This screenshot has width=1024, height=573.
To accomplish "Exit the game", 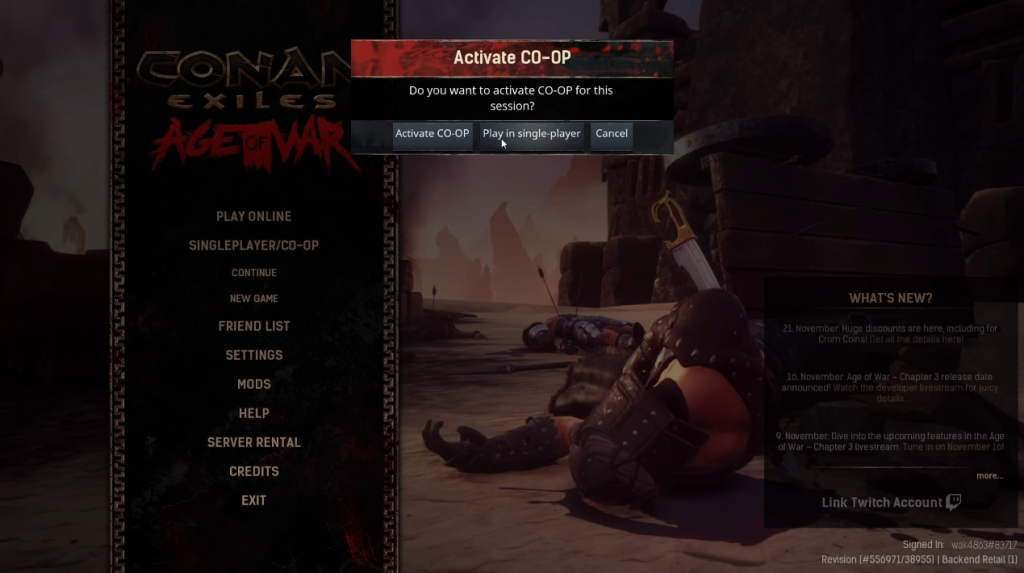I will click(x=254, y=500).
